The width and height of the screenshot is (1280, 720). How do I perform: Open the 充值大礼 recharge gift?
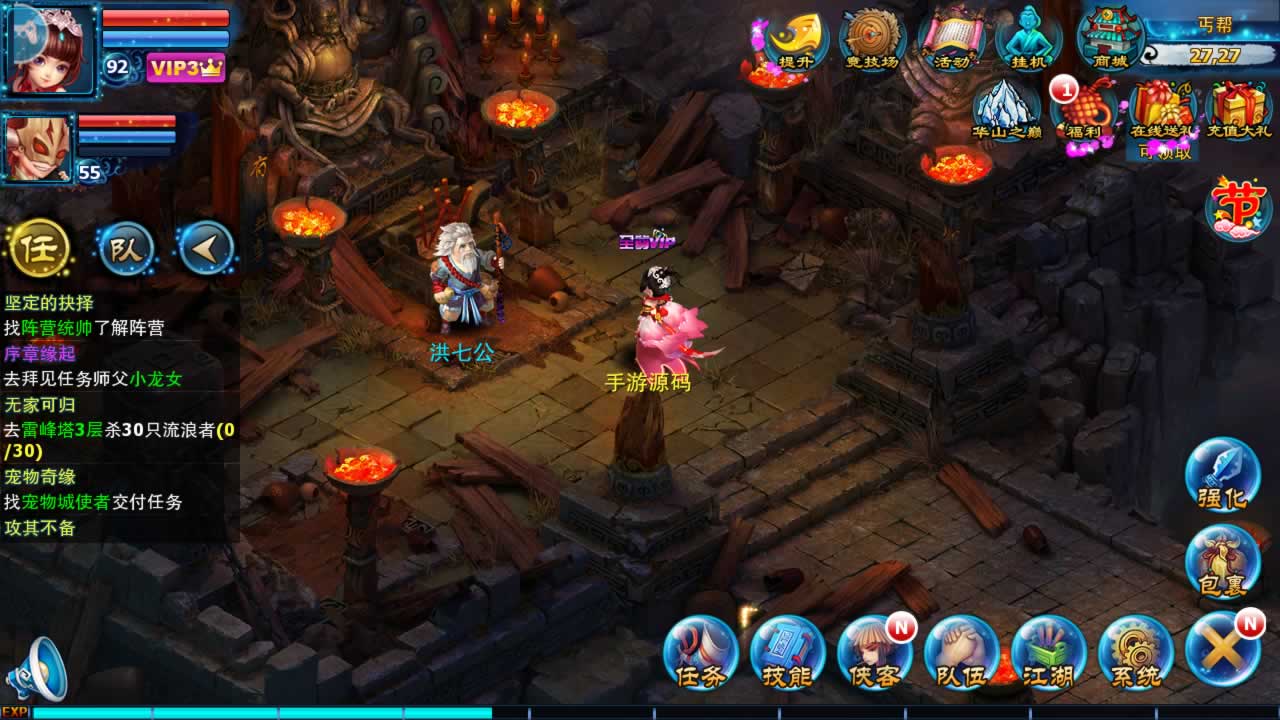[x=1239, y=110]
